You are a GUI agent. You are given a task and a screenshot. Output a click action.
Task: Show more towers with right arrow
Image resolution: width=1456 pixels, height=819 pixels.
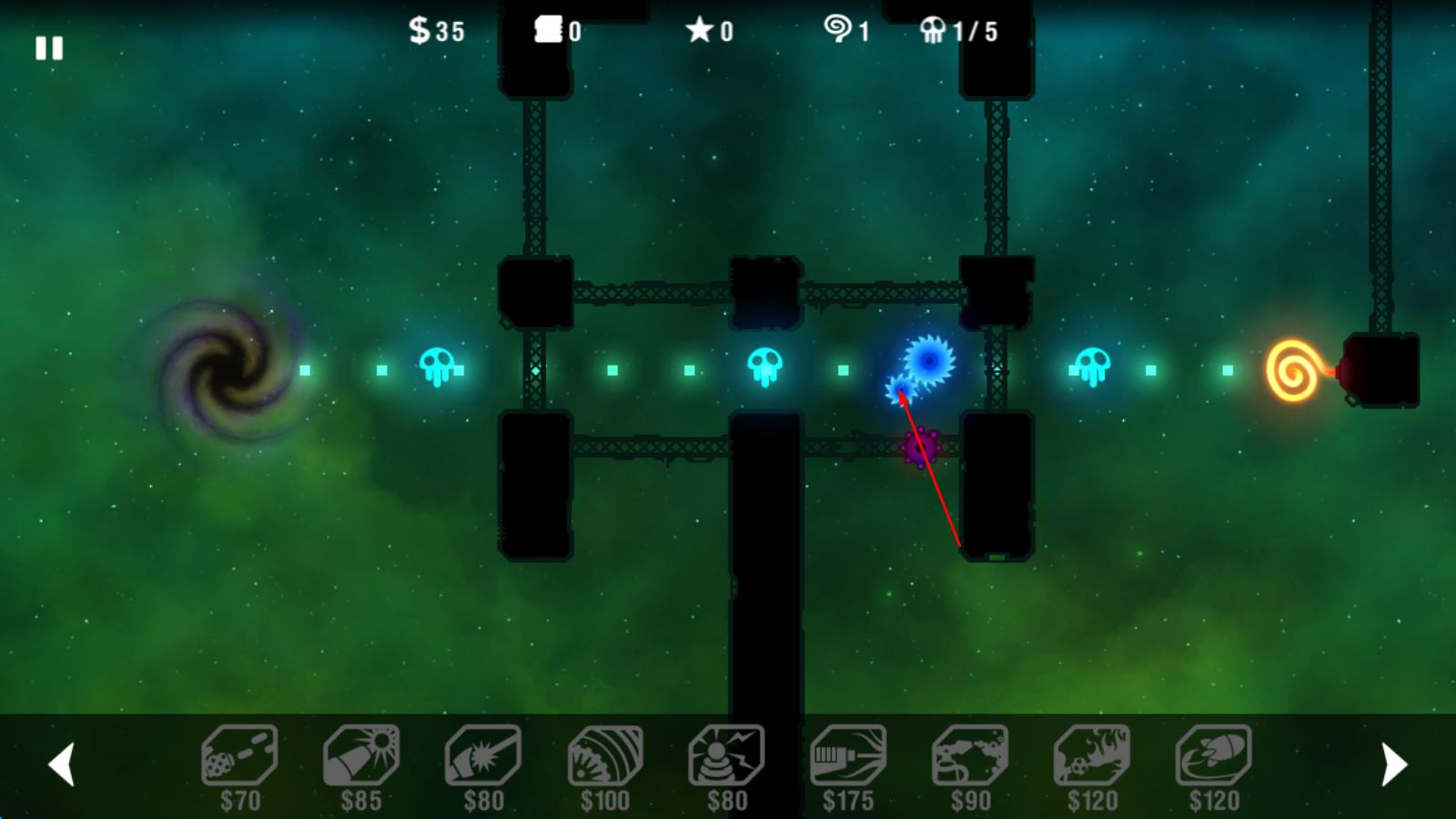[1394, 764]
